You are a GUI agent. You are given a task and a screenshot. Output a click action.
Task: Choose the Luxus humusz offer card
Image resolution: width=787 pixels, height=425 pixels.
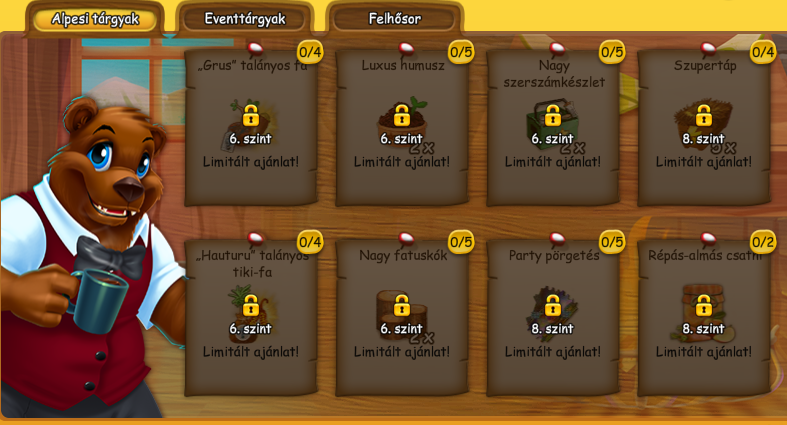(402, 127)
